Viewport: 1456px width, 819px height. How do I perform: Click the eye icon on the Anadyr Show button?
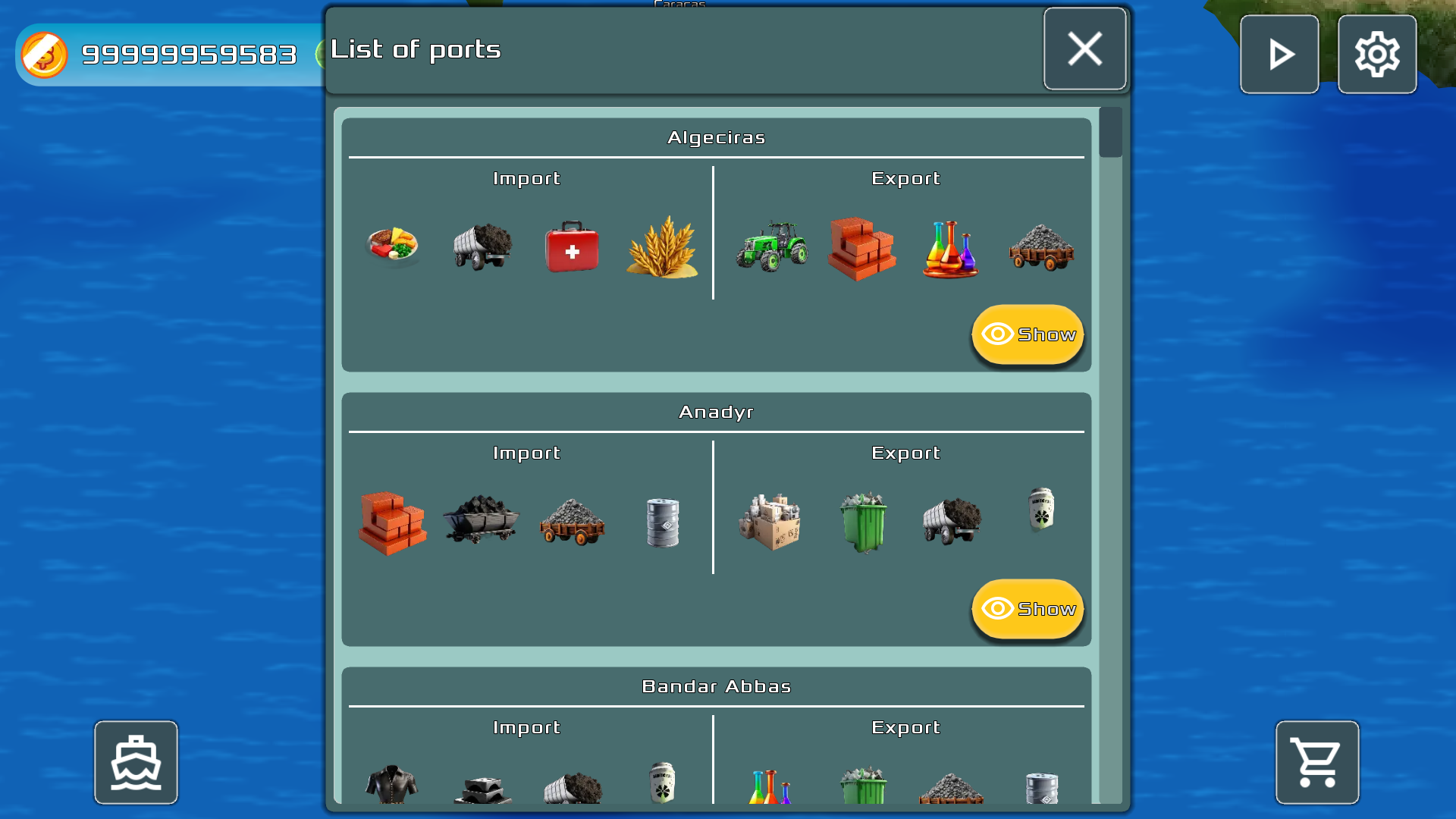click(998, 608)
